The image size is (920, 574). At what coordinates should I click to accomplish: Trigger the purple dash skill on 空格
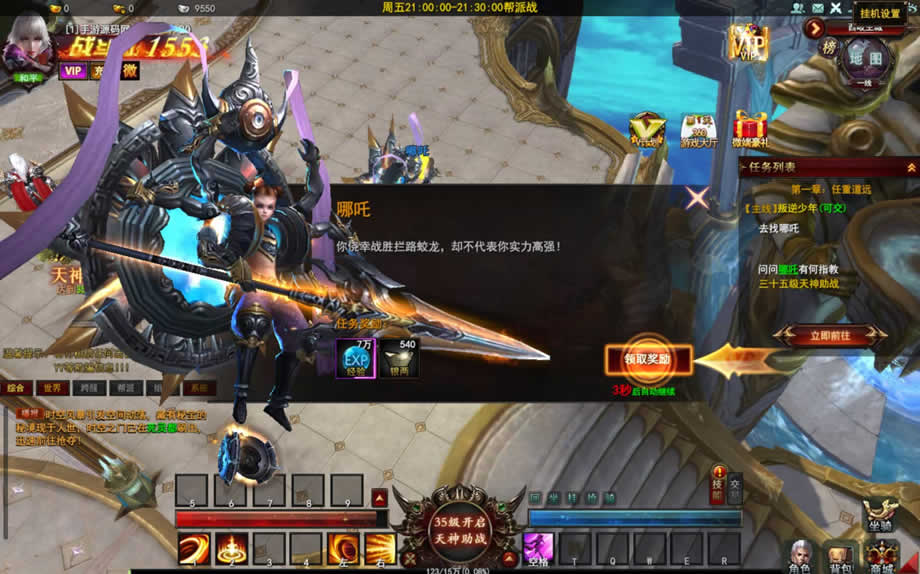tap(539, 548)
